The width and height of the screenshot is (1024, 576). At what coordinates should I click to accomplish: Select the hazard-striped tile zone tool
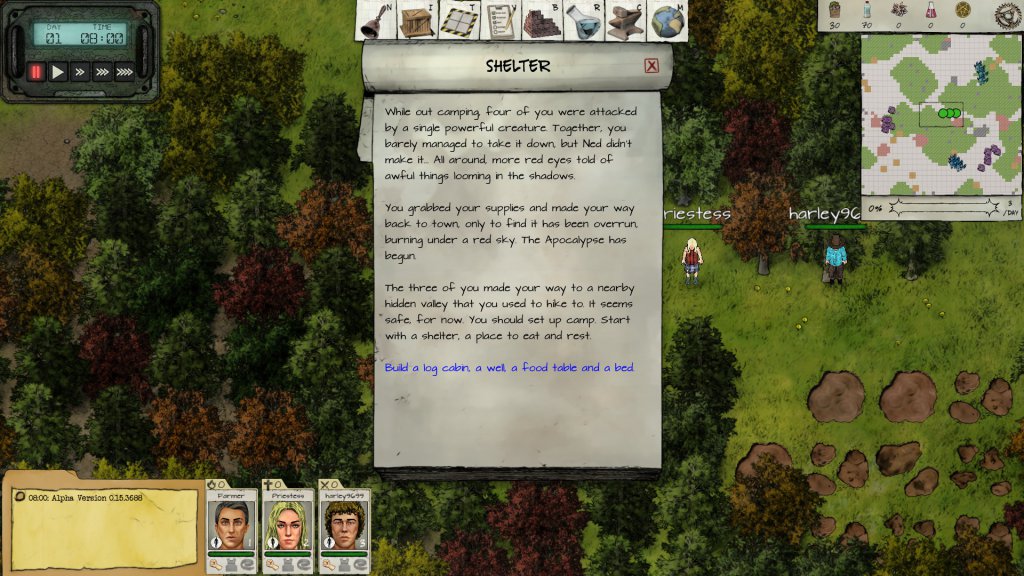point(457,22)
